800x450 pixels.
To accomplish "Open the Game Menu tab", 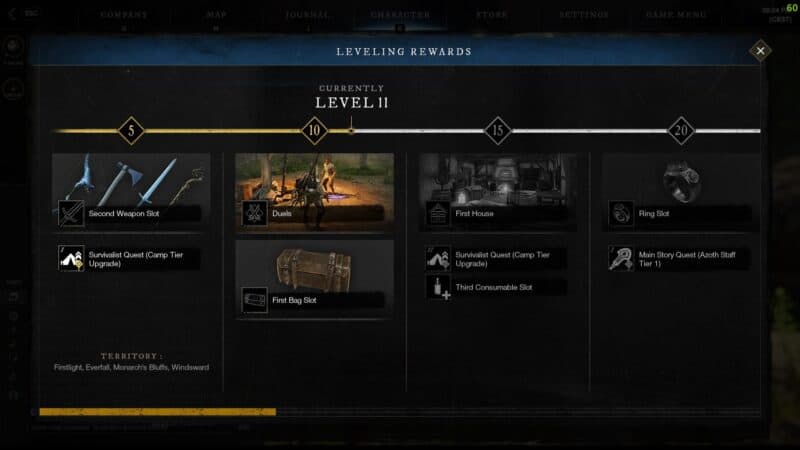I will pos(677,15).
